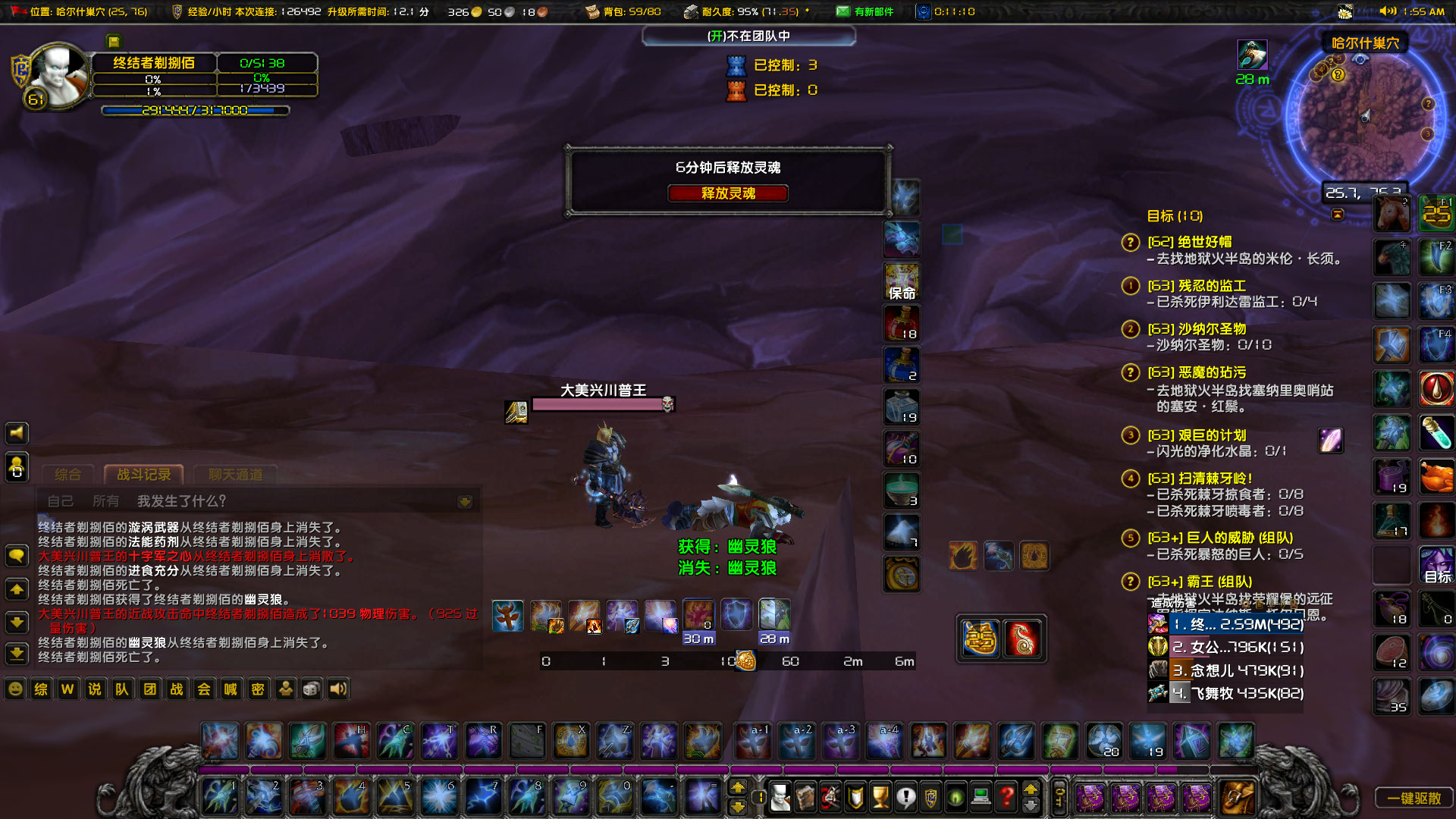Open the green-eye looking-for-group icon
The height and width of the screenshot is (819, 1456).
click(955, 798)
